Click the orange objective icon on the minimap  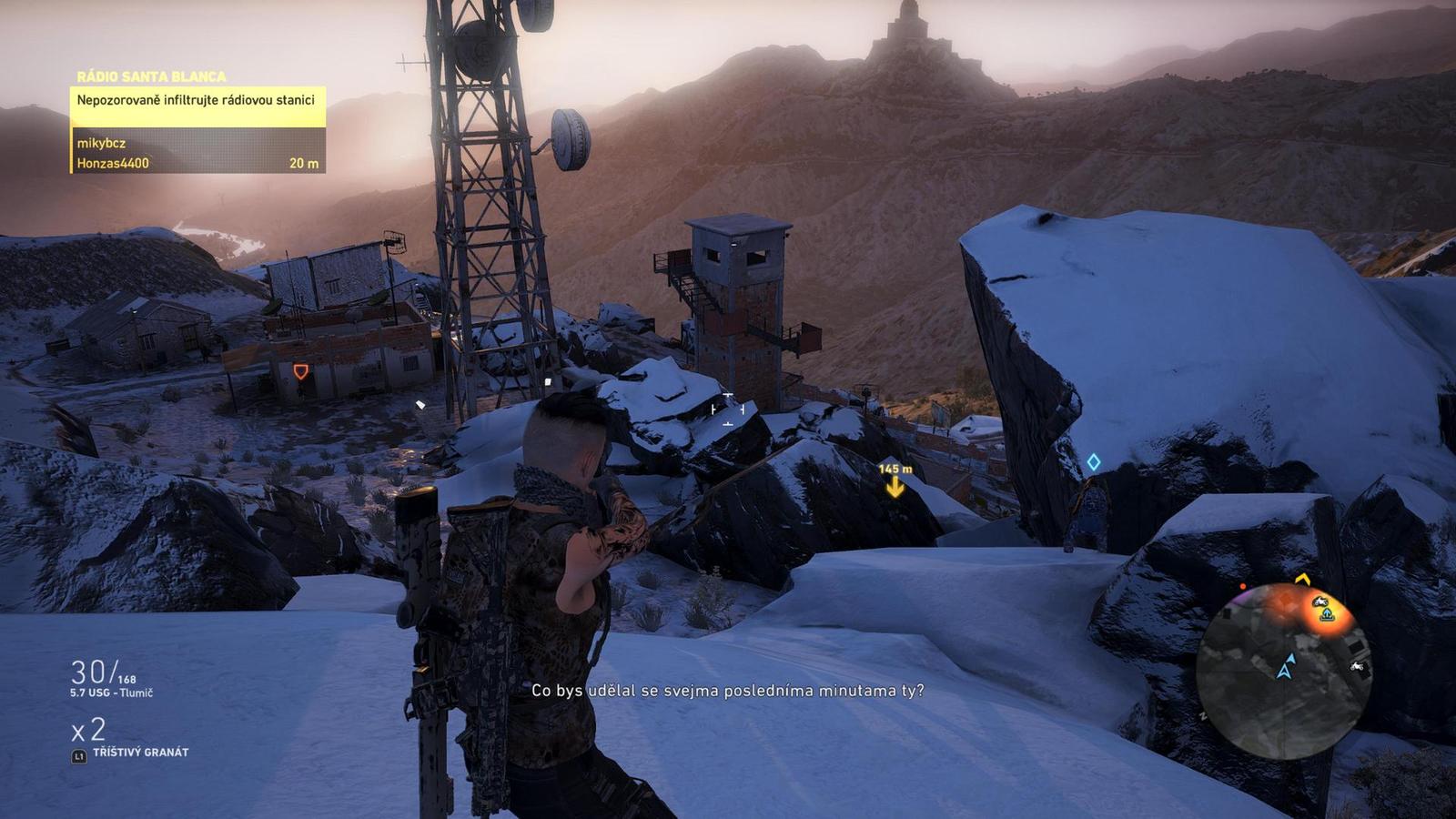[x=1327, y=614]
